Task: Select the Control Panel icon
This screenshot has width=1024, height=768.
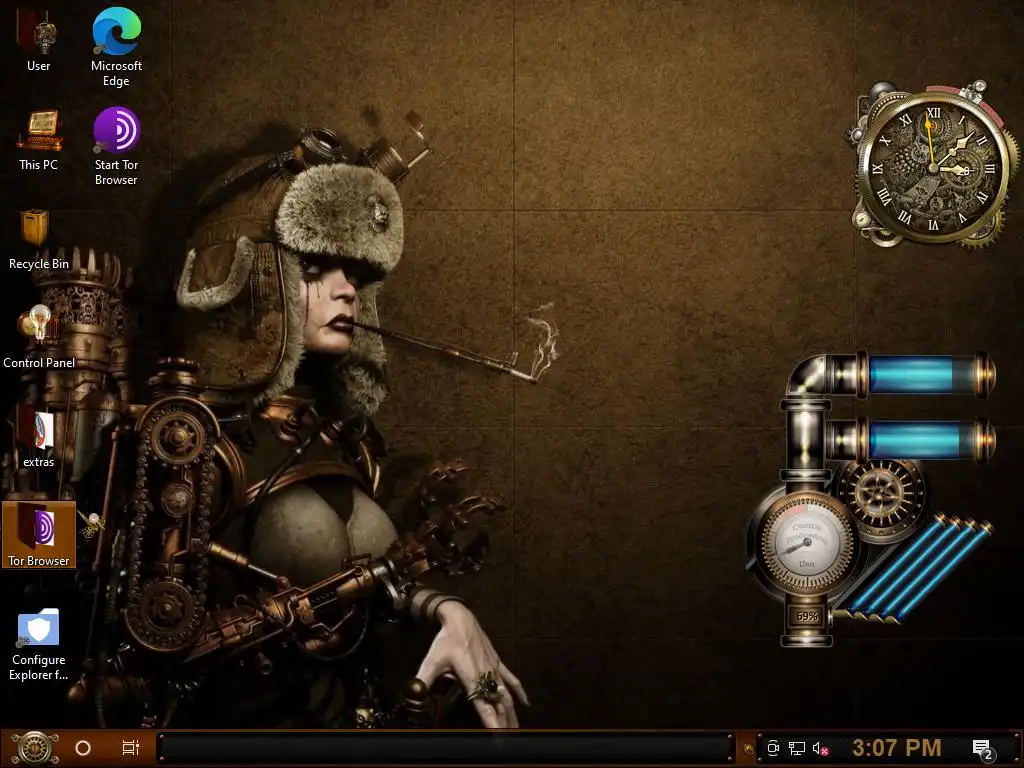Action: pos(38,330)
